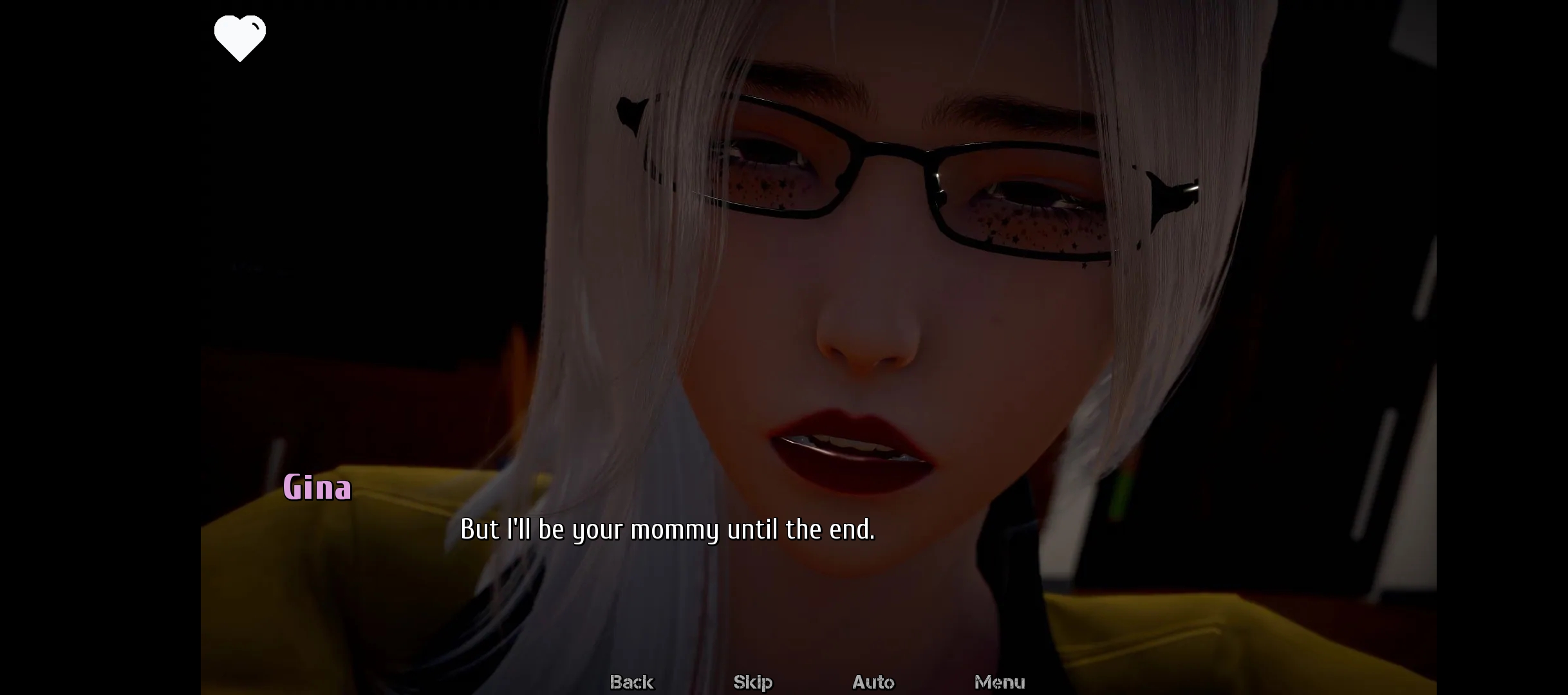
Task: Click the white heart icon
Action: (239, 38)
